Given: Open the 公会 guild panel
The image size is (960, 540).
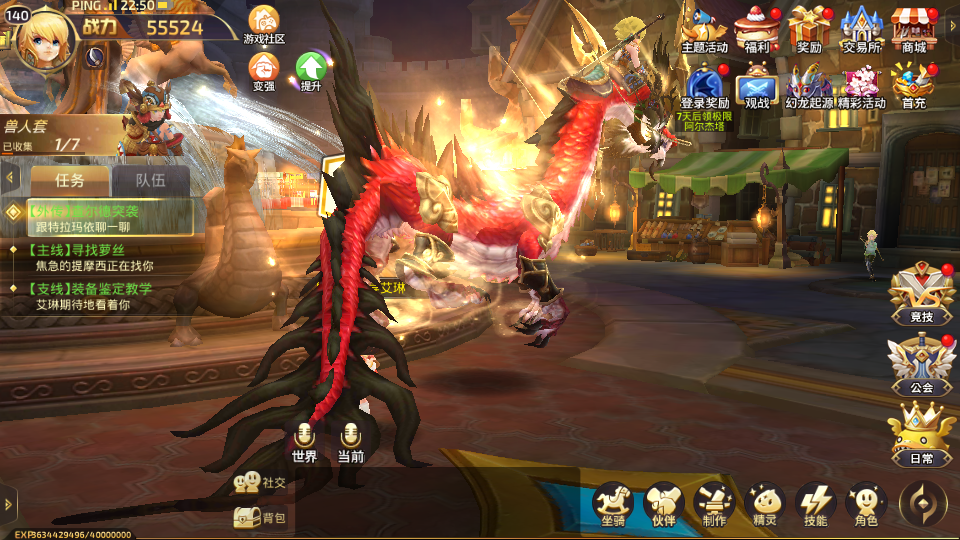Looking at the screenshot, I should tap(921, 363).
